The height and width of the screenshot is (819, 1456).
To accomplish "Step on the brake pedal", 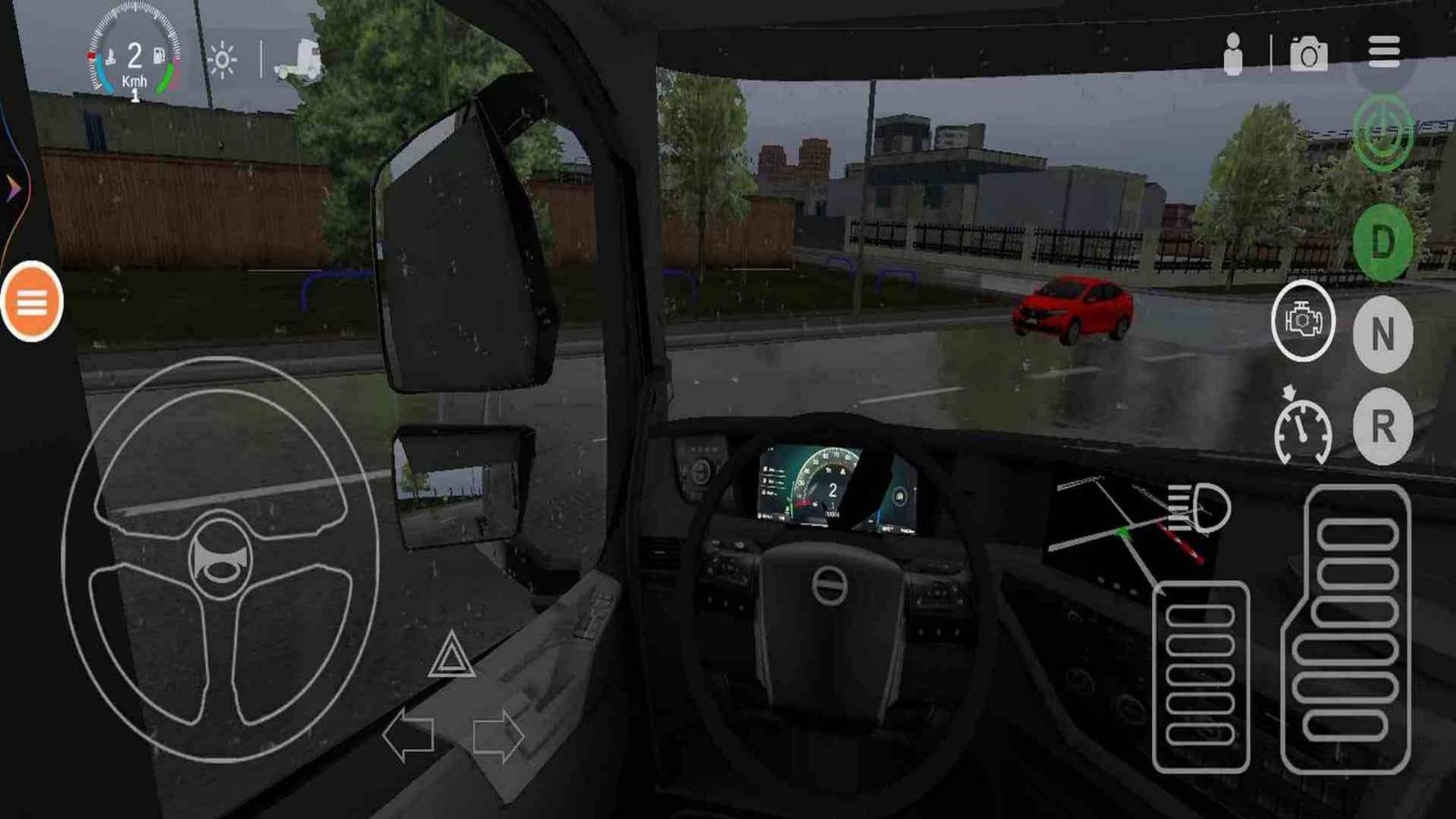I will pyautogui.click(x=1200, y=676).
